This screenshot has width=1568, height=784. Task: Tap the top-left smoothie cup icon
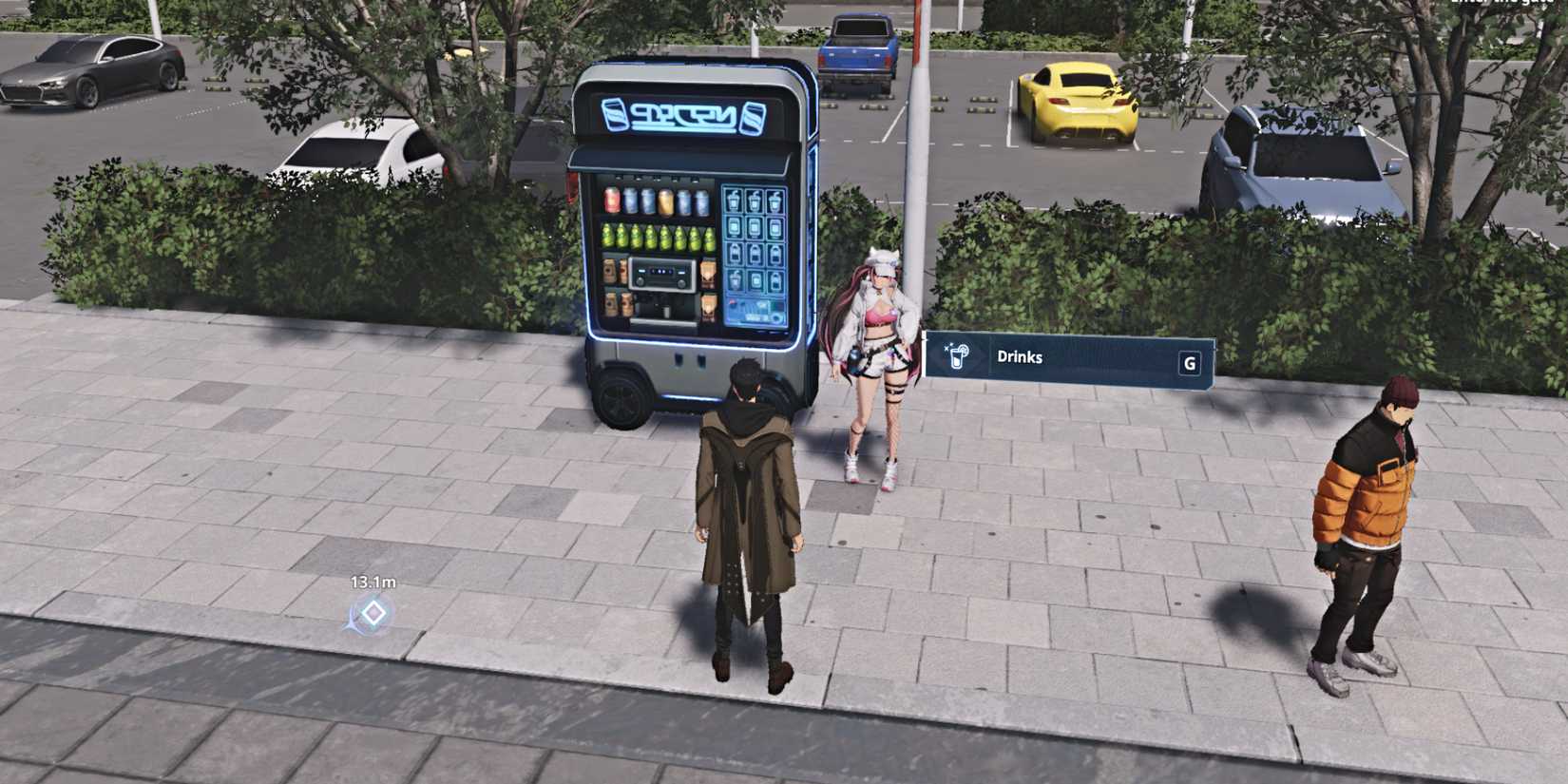click(734, 201)
